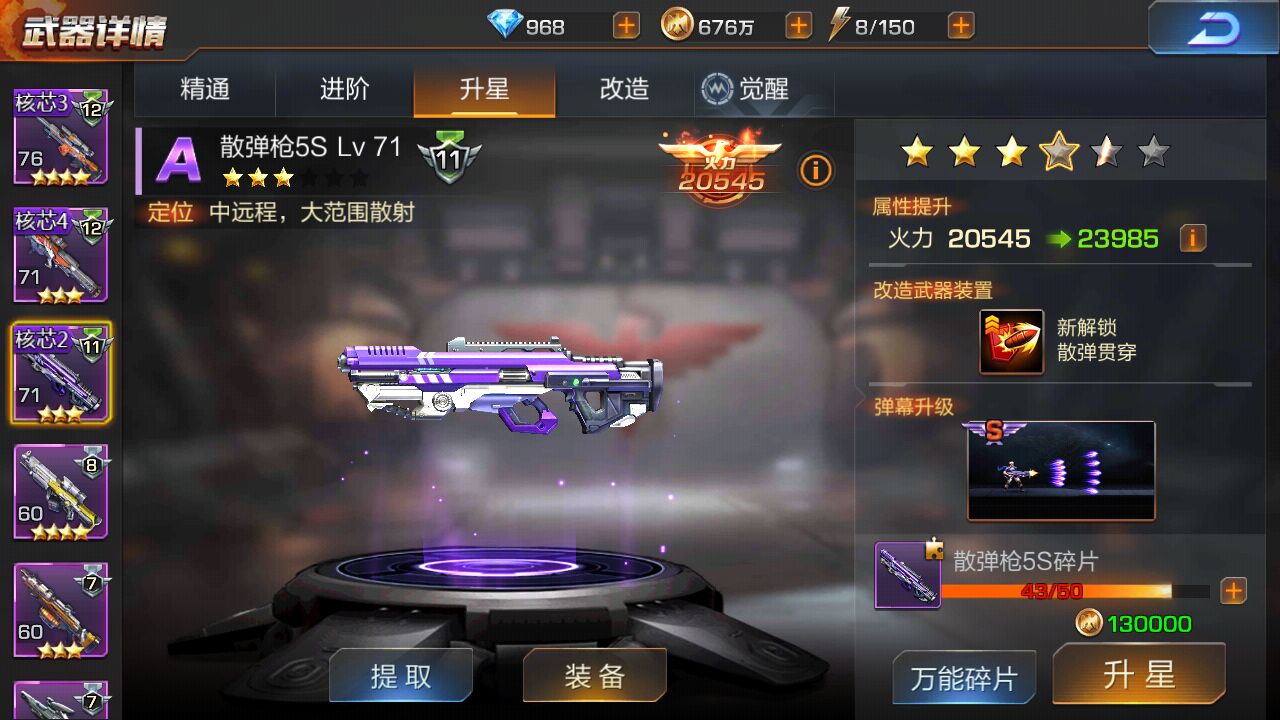Select the highlighted 核芯2 weapon slot
The height and width of the screenshot is (720, 1280).
[60, 372]
